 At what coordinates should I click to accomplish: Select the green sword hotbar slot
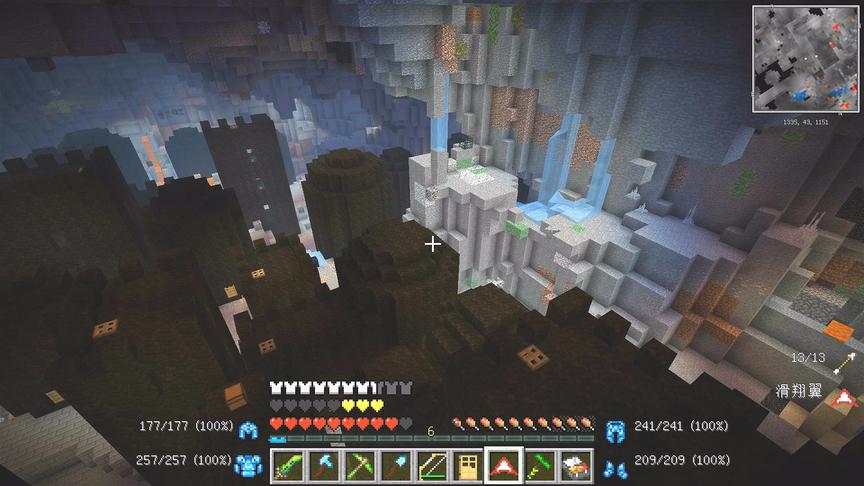coord(289,465)
